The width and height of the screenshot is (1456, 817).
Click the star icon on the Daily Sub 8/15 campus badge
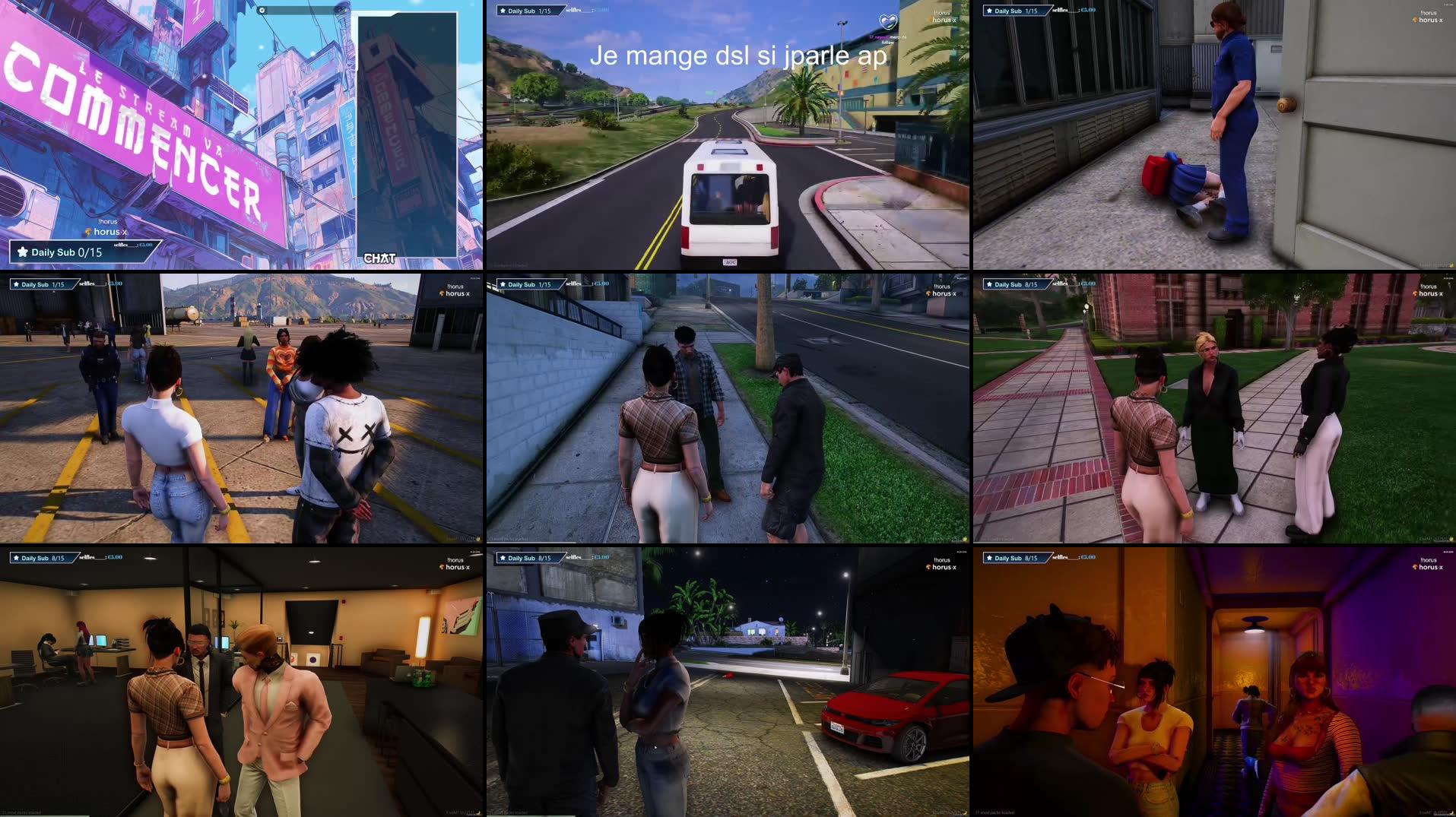click(x=990, y=283)
